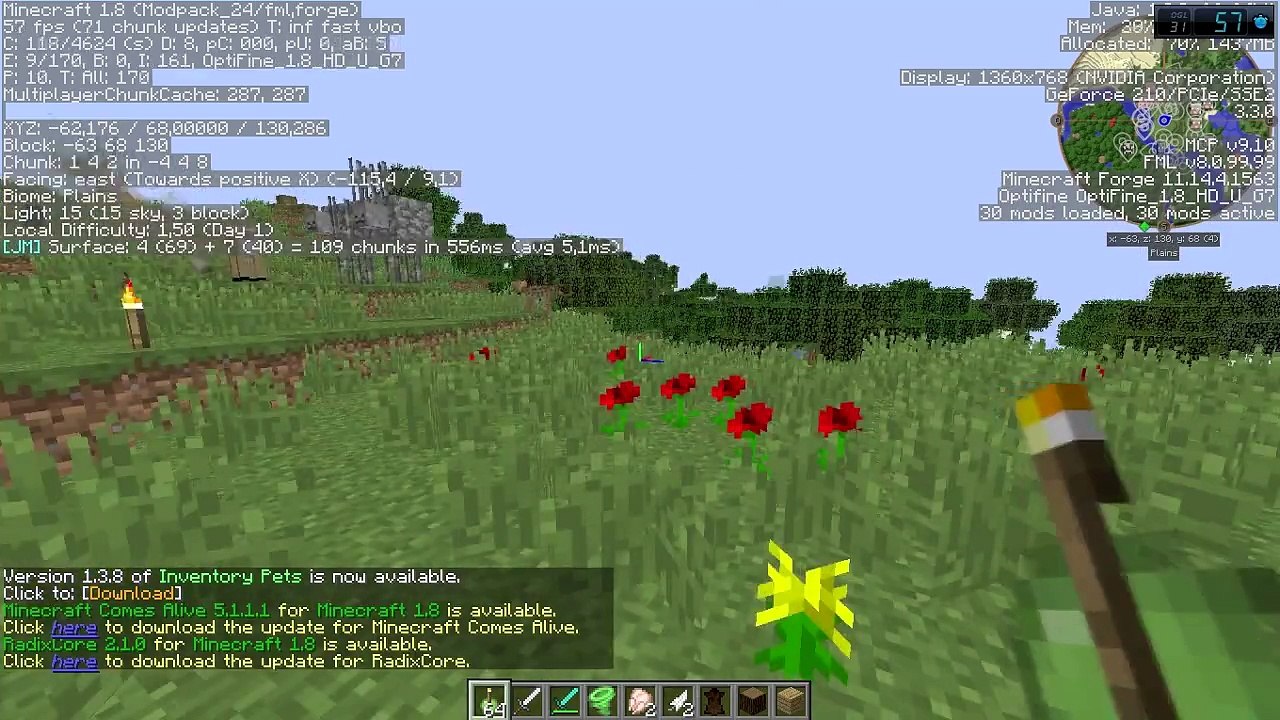Click the Inventory Pets Download link

tap(131, 594)
